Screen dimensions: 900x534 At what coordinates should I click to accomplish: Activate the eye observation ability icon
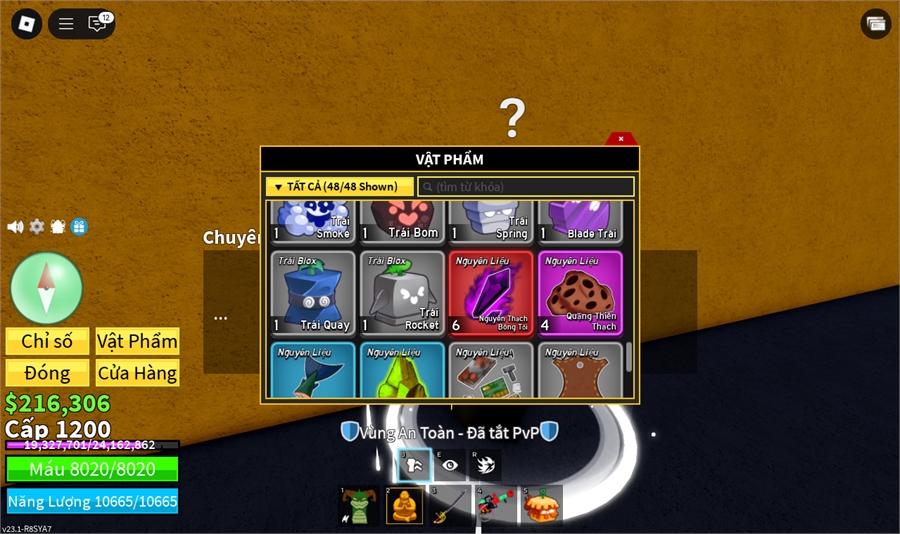coord(450,465)
